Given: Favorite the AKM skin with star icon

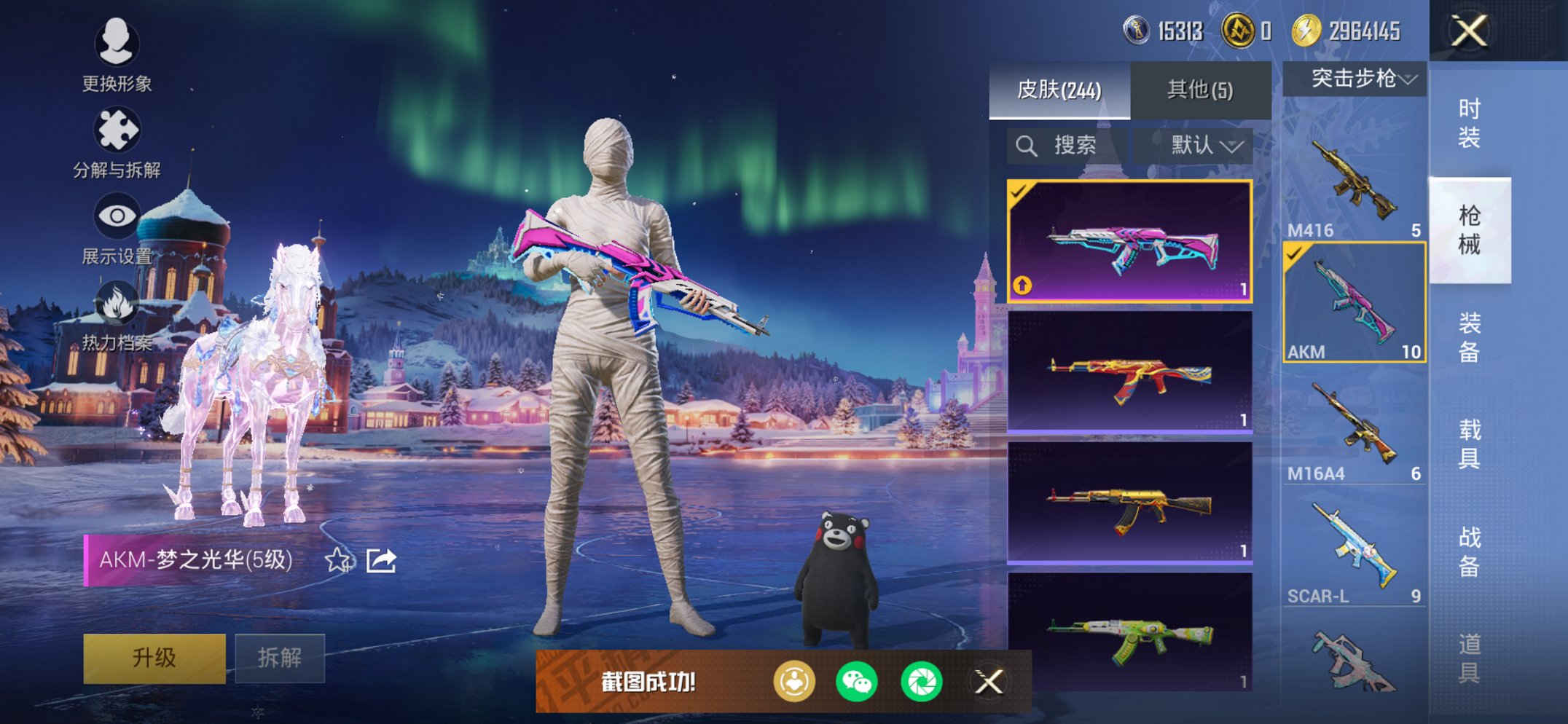Looking at the screenshot, I should click(337, 560).
